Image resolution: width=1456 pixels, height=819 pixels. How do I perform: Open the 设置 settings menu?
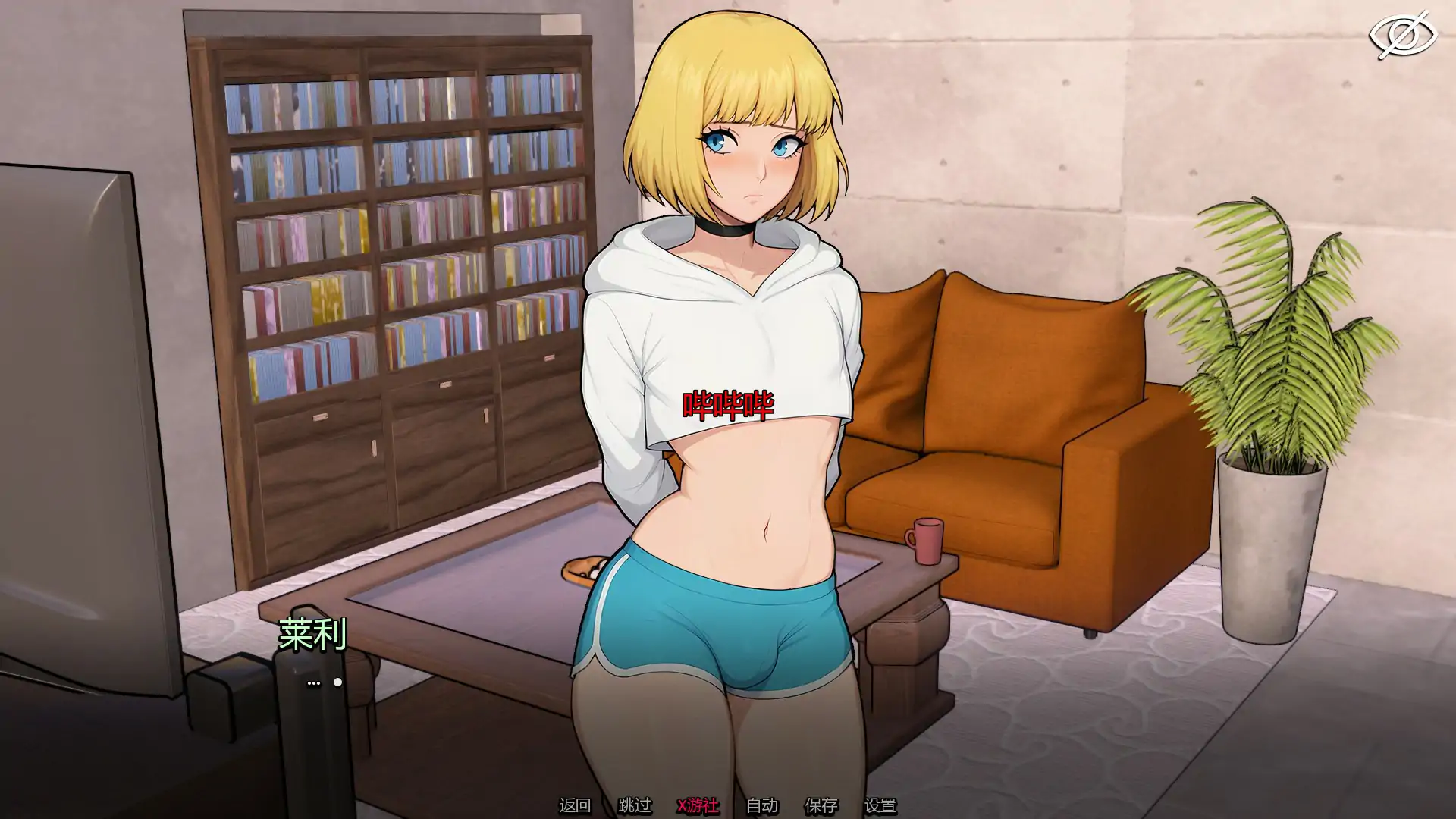pyautogui.click(x=880, y=805)
